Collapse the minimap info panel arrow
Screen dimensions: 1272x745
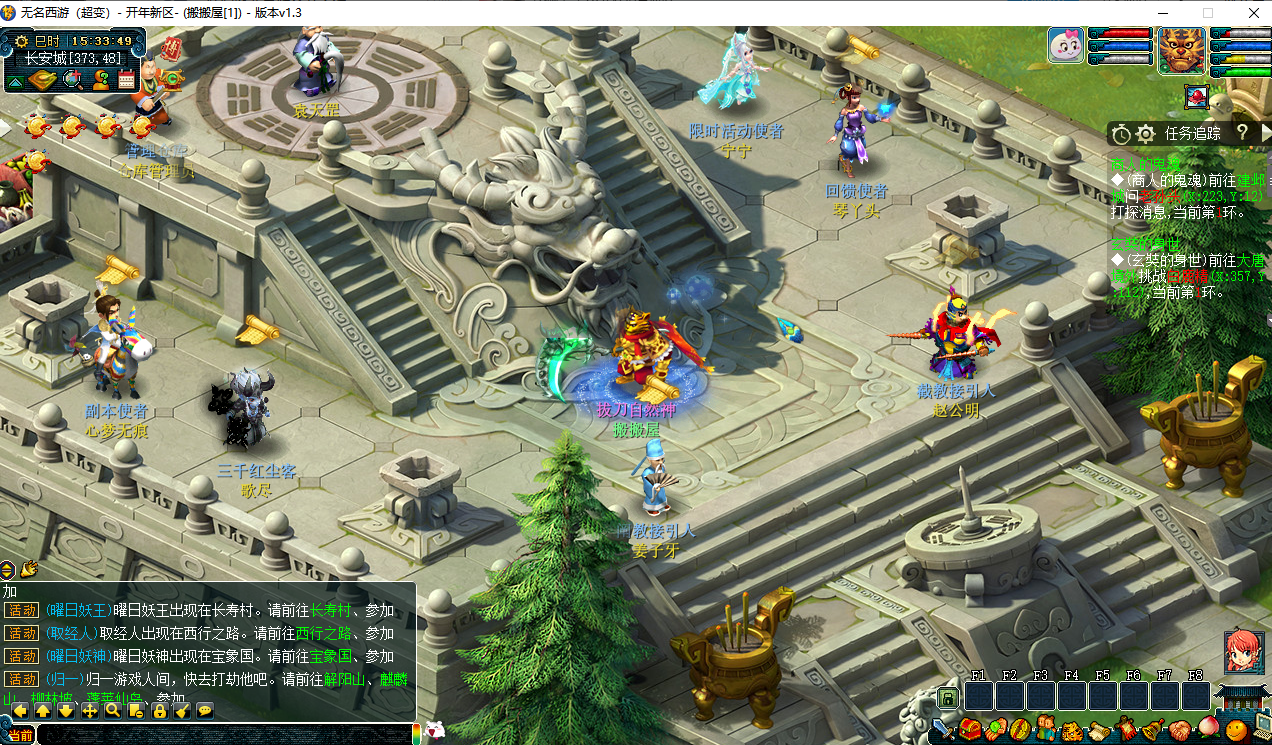17,81
